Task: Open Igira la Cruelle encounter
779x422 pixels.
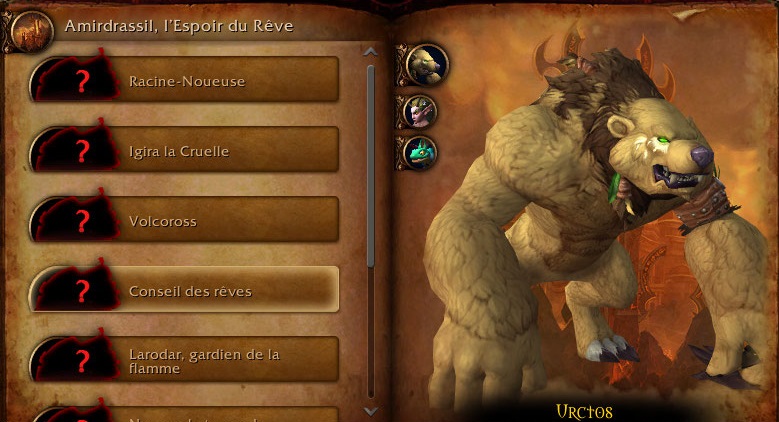Action: [186, 151]
